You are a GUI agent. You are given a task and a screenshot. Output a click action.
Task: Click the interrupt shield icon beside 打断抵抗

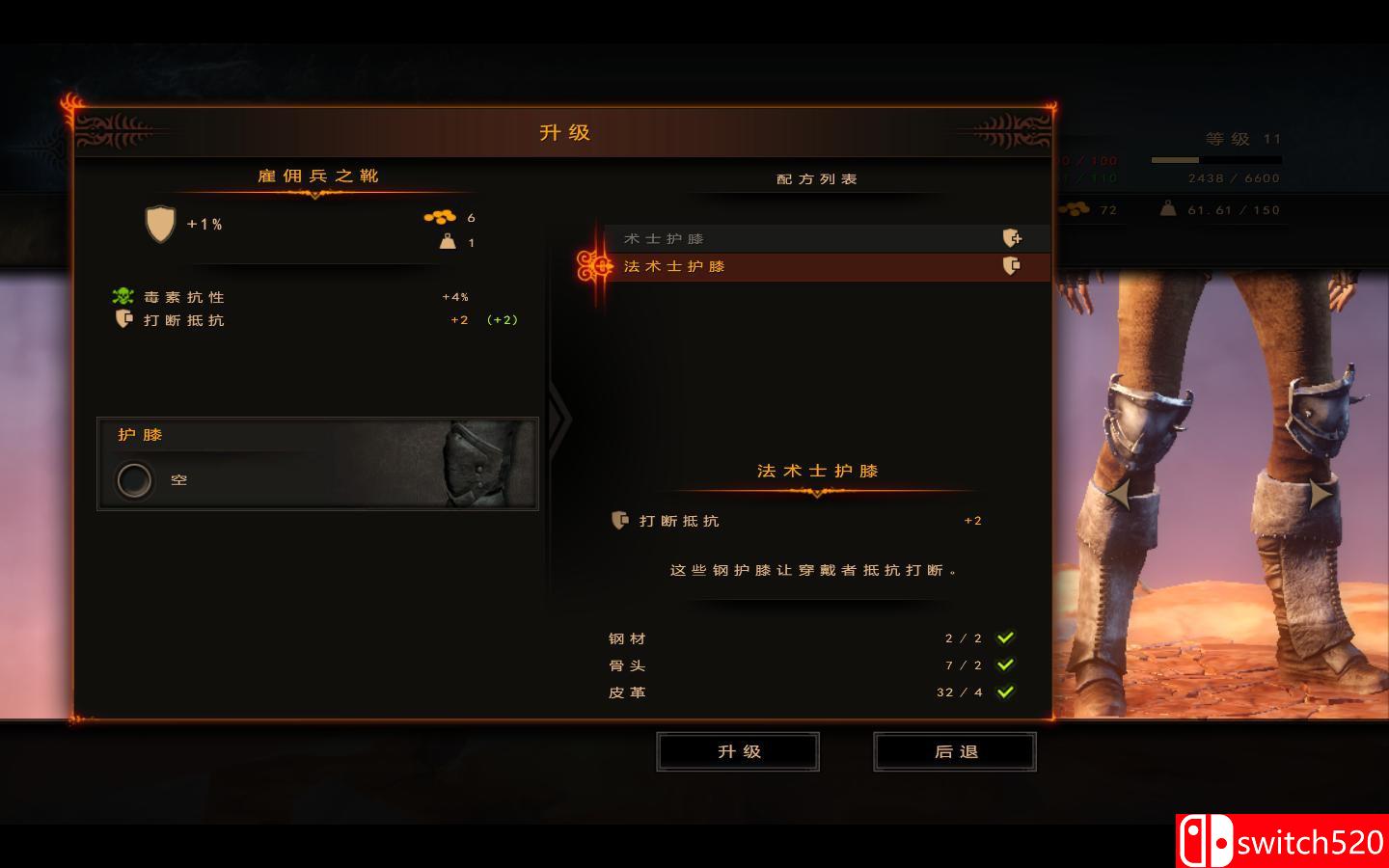point(123,319)
